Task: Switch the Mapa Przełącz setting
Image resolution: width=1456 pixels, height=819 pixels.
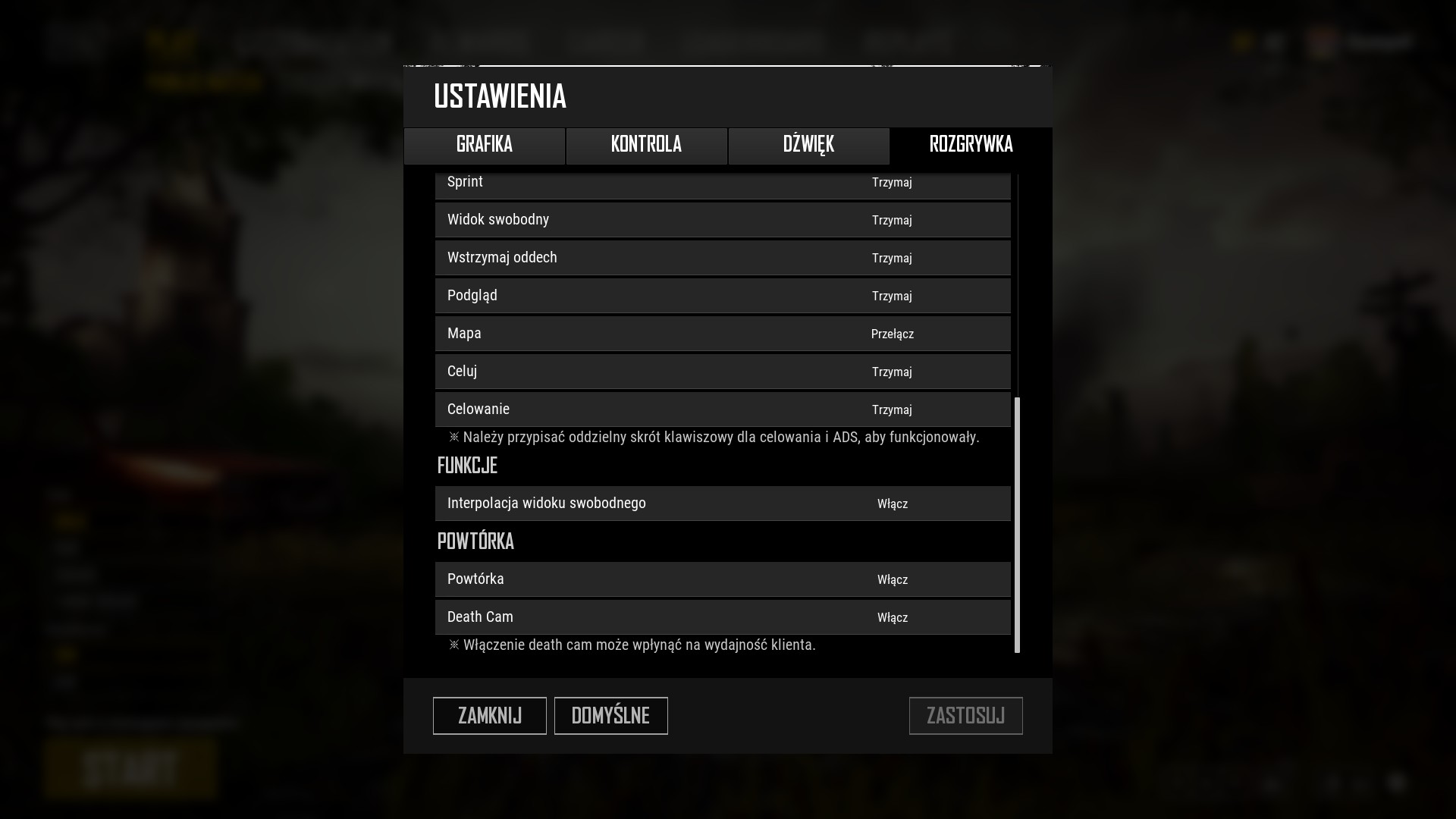Action: point(892,334)
